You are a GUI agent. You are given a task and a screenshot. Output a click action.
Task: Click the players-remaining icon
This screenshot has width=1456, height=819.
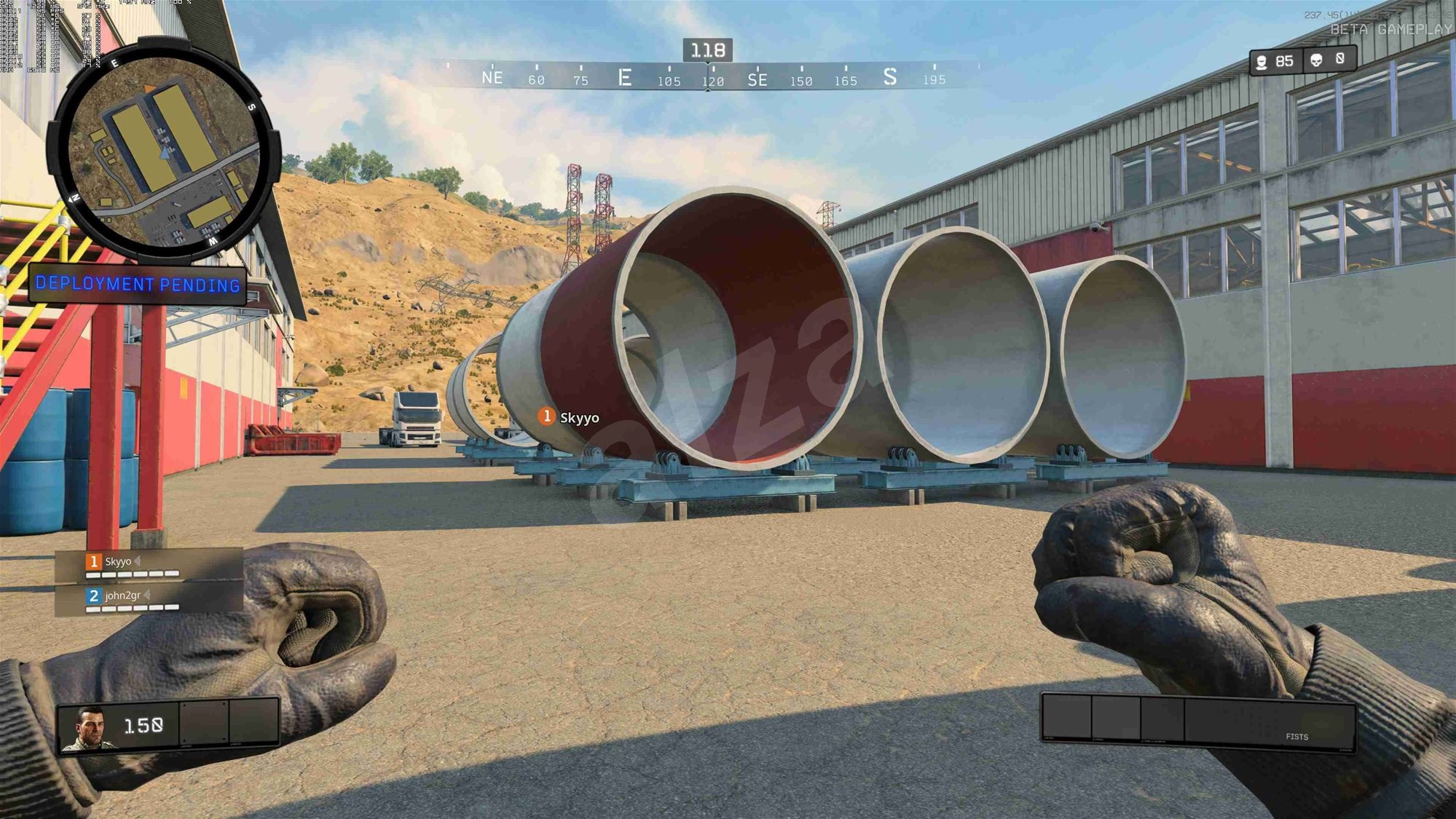pyautogui.click(x=1262, y=62)
